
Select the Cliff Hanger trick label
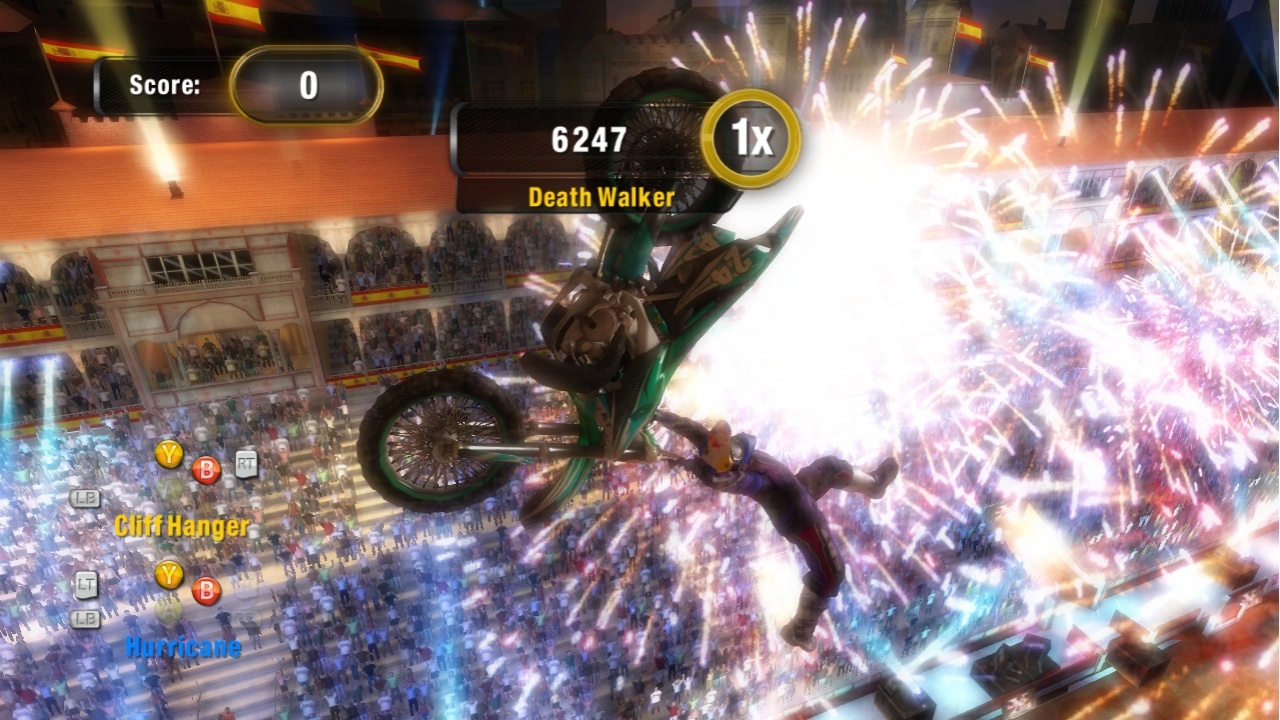(x=182, y=525)
